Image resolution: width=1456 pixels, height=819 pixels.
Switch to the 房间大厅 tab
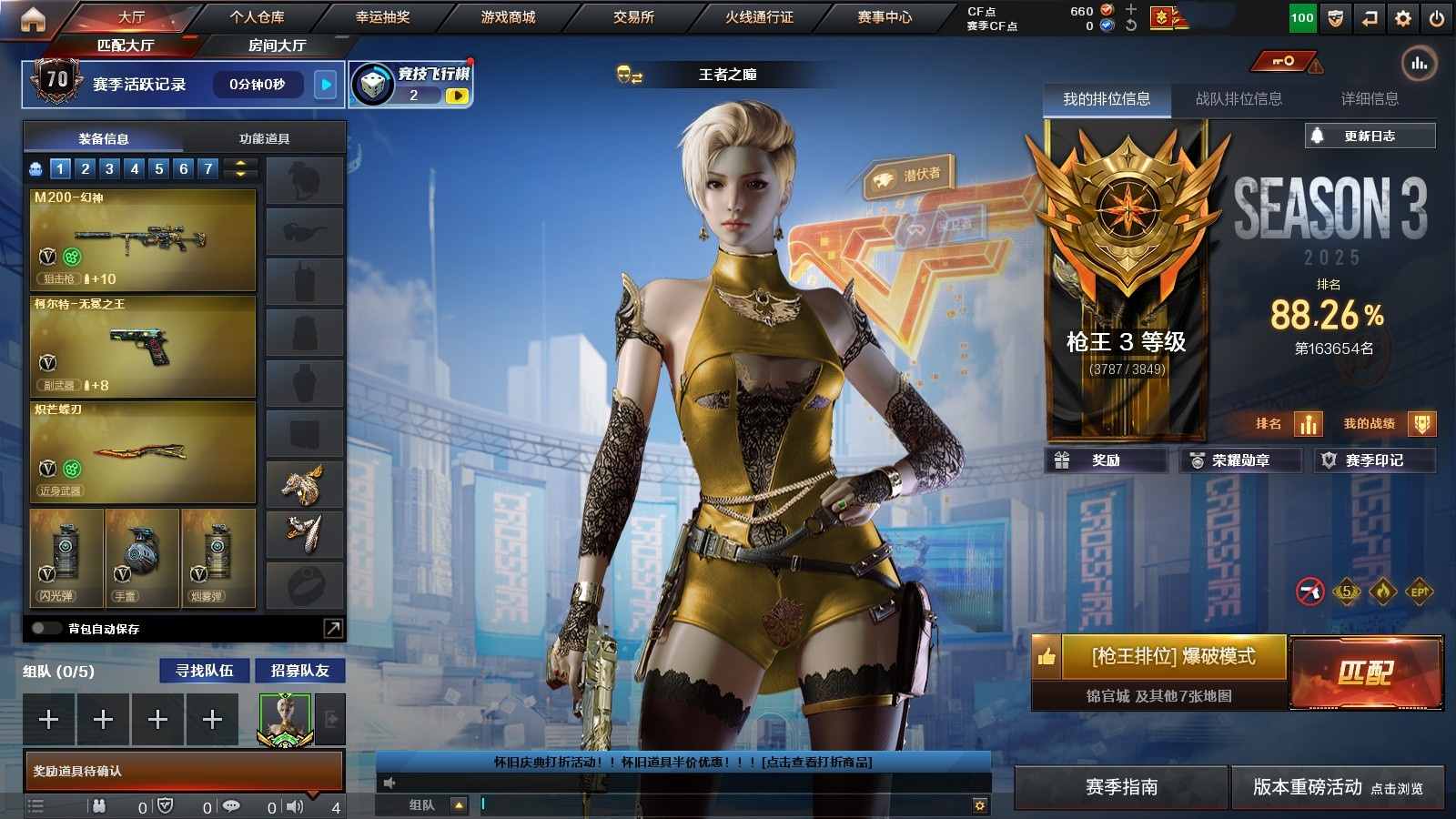(x=277, y=45)
